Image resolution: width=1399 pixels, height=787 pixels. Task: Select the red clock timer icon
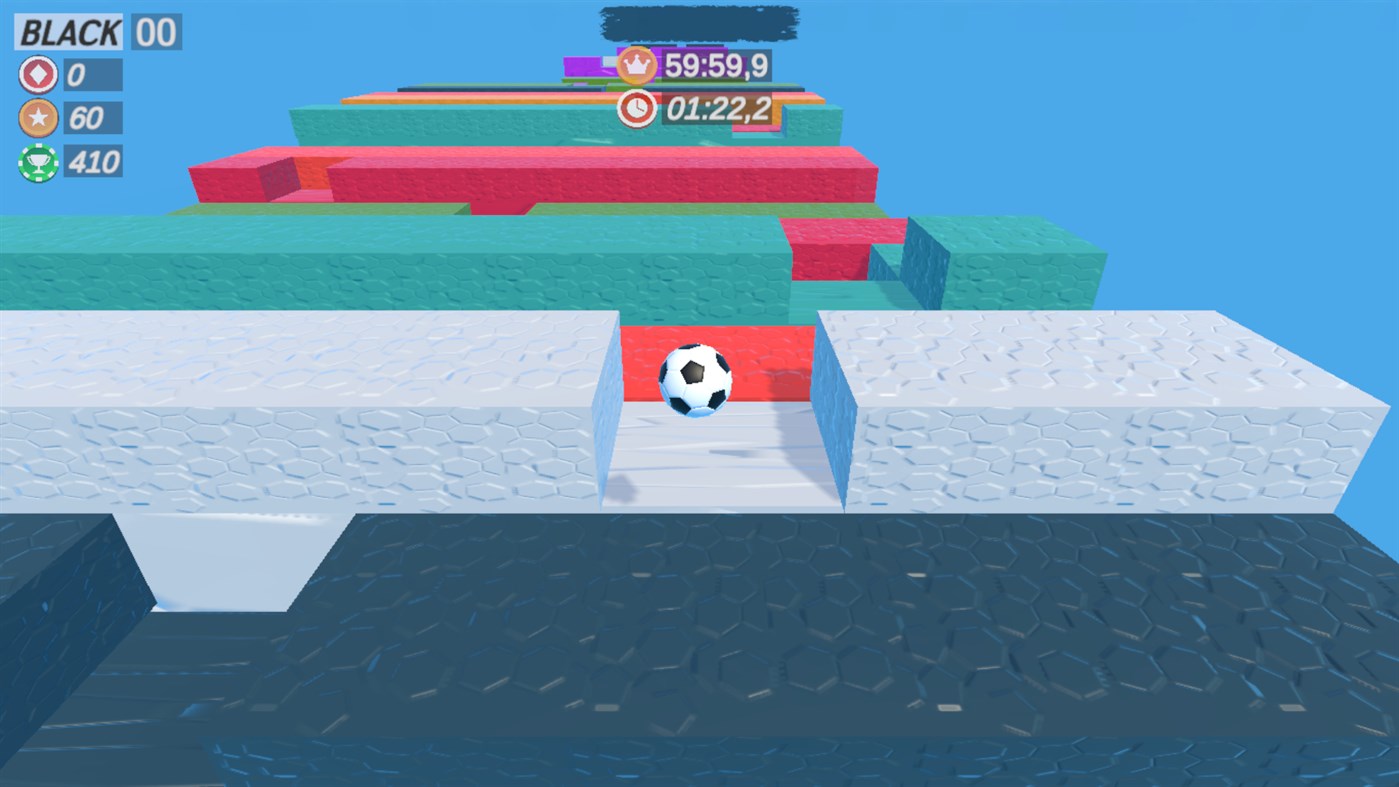tap(636, 108)
